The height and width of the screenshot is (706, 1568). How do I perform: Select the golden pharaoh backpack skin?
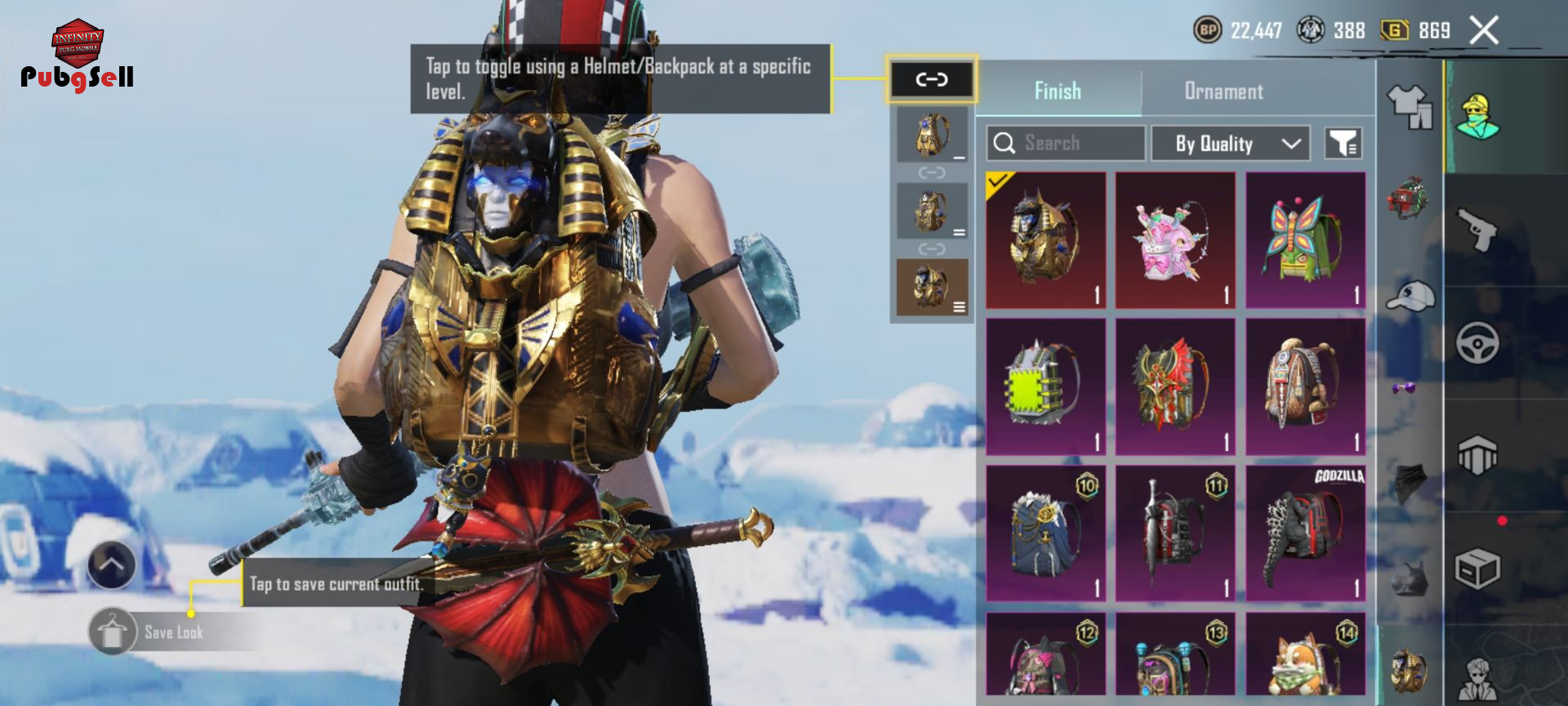point(1045,240)
